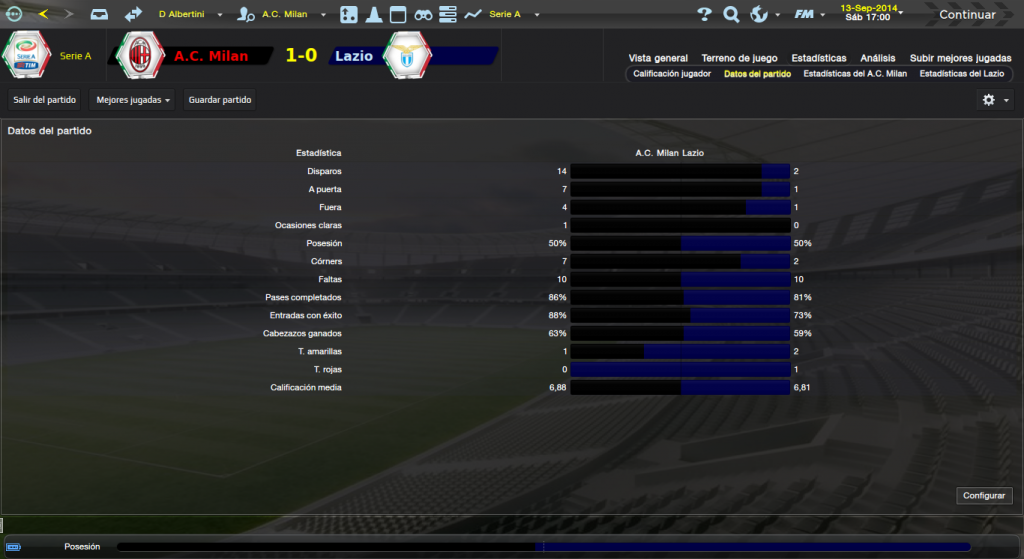Switch to the Vista general tab
The image size is (1024, 559).
pos(658,58)
